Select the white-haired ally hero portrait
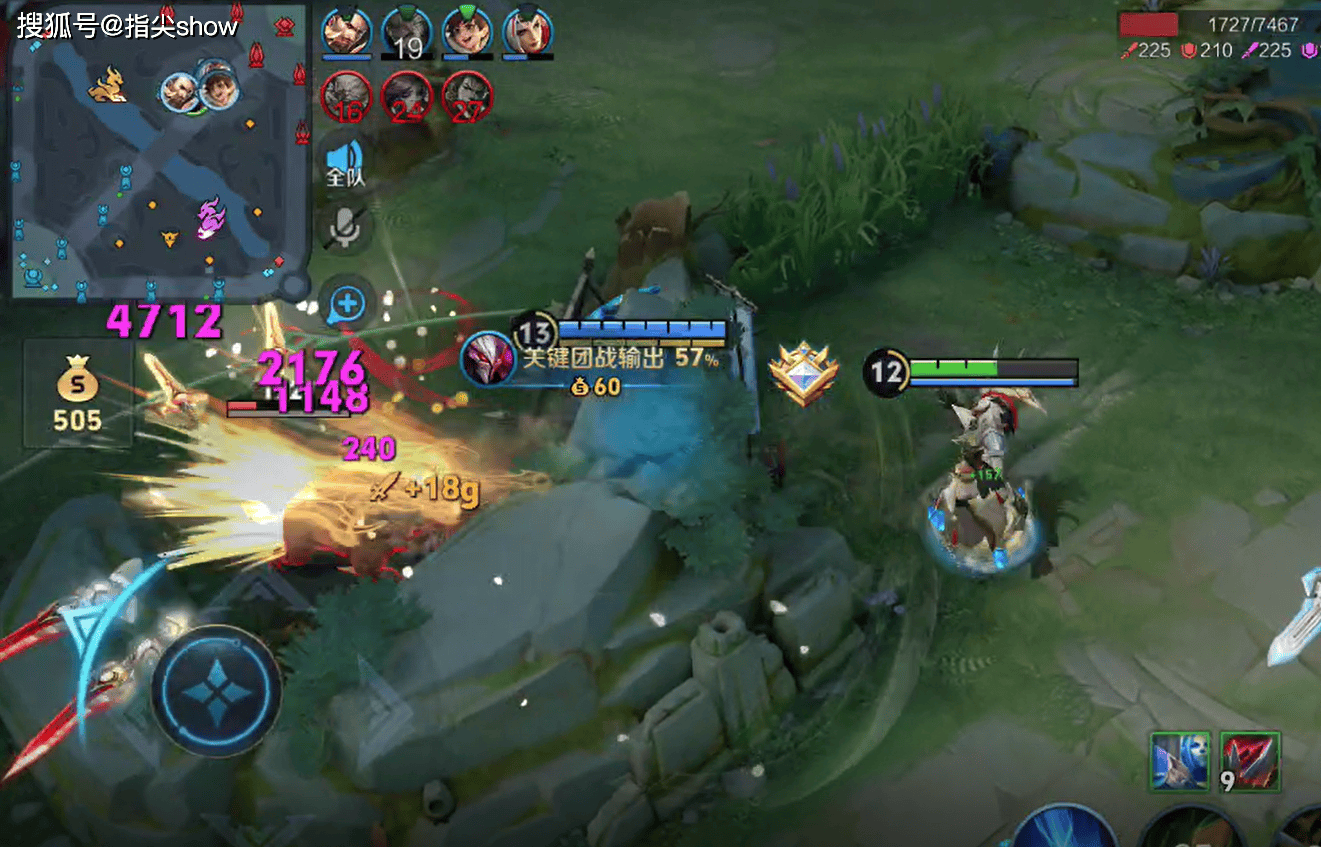This screenshot has width=1321, height=847. coord(527,32)
